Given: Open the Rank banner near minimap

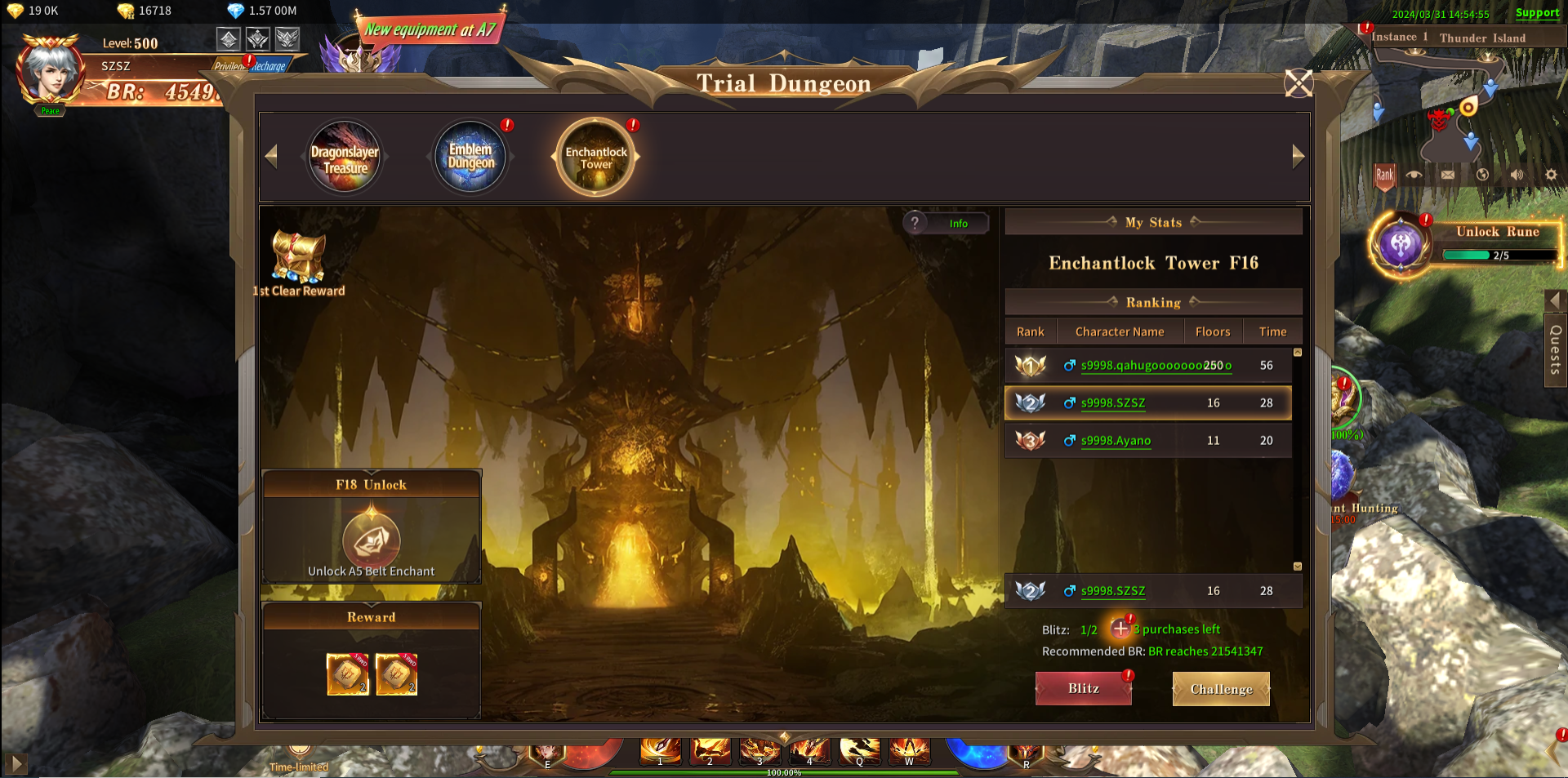Looking at the screenshot, I should 1384,176.
